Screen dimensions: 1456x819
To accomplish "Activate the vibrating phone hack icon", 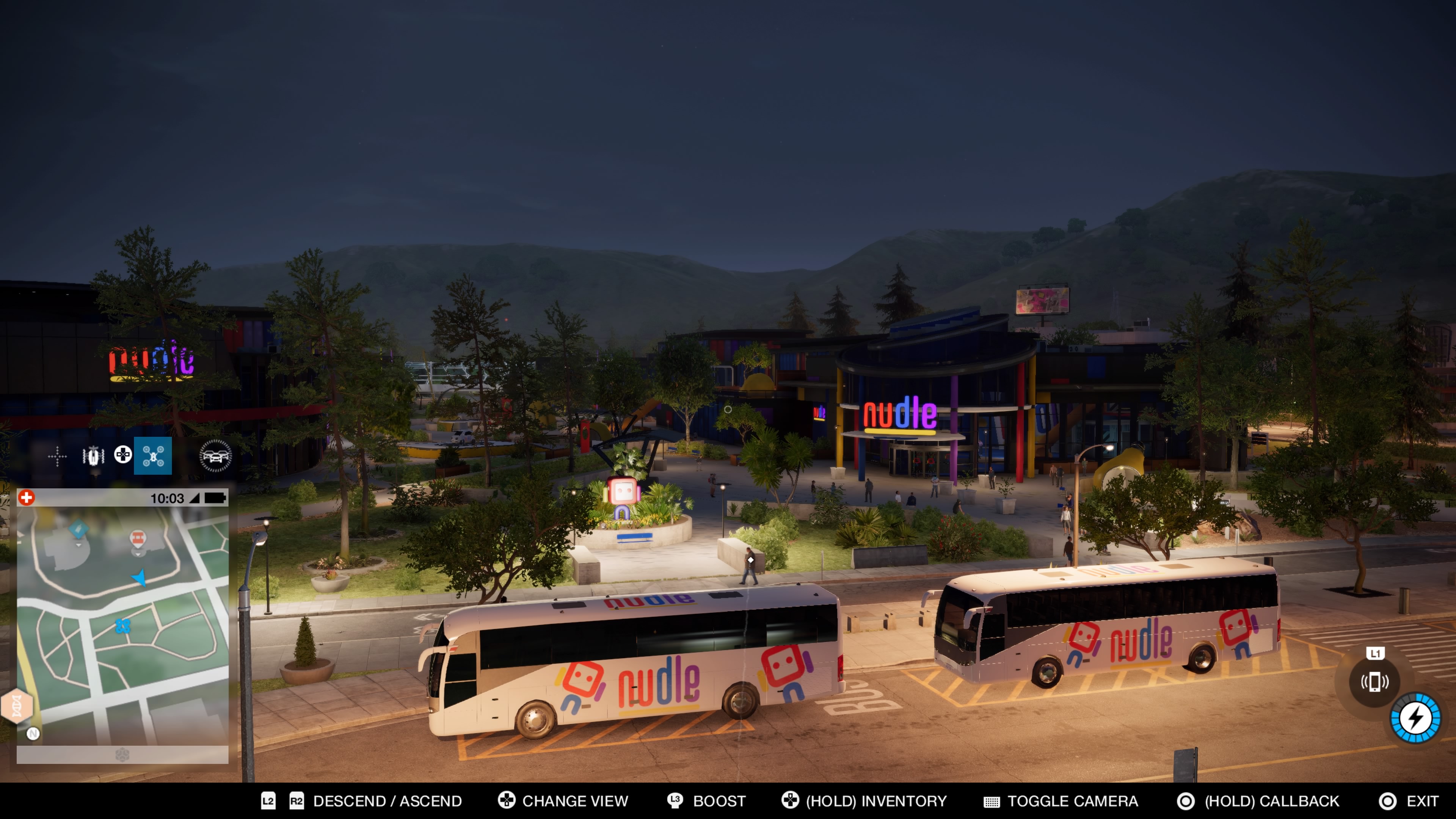I will click(1374, 682).
